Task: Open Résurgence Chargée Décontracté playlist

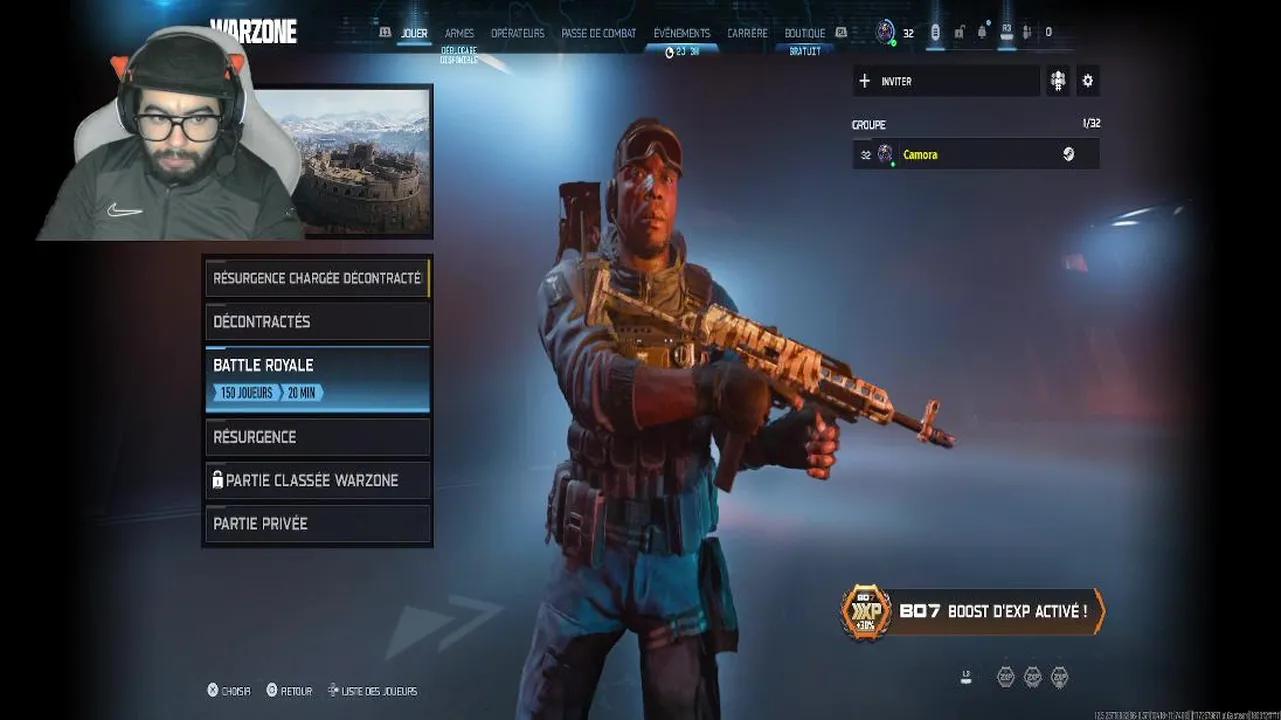Action: pos(317,277)
